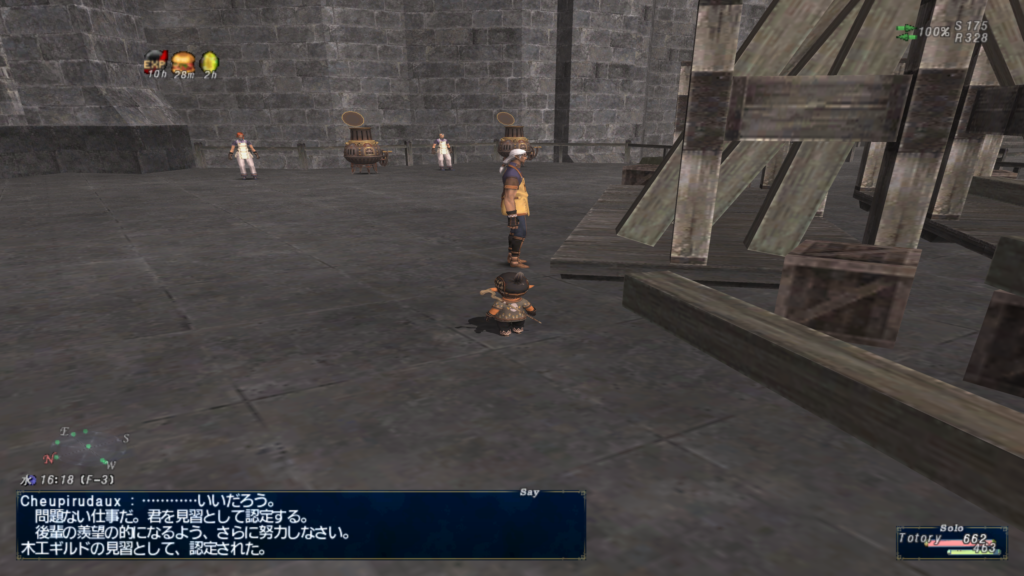Open the chat log window

pos(300,524)
